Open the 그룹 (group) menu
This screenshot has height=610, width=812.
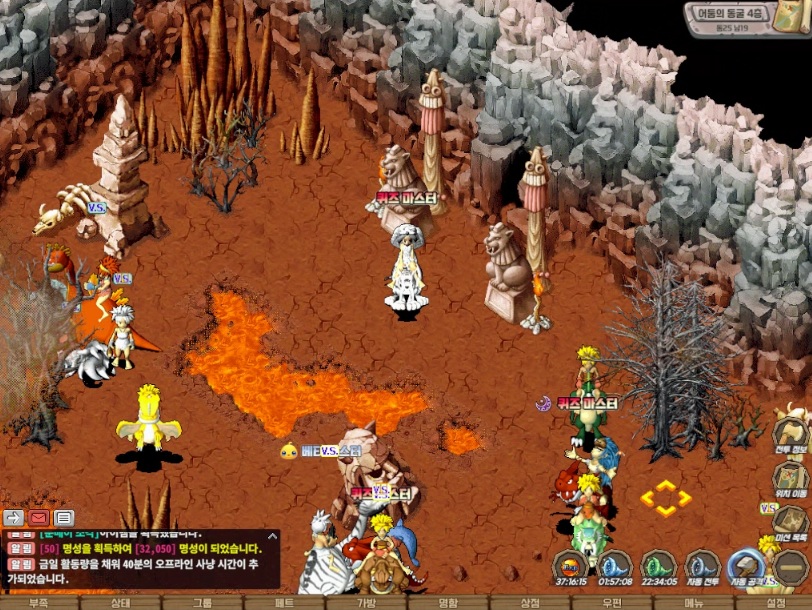202,603
